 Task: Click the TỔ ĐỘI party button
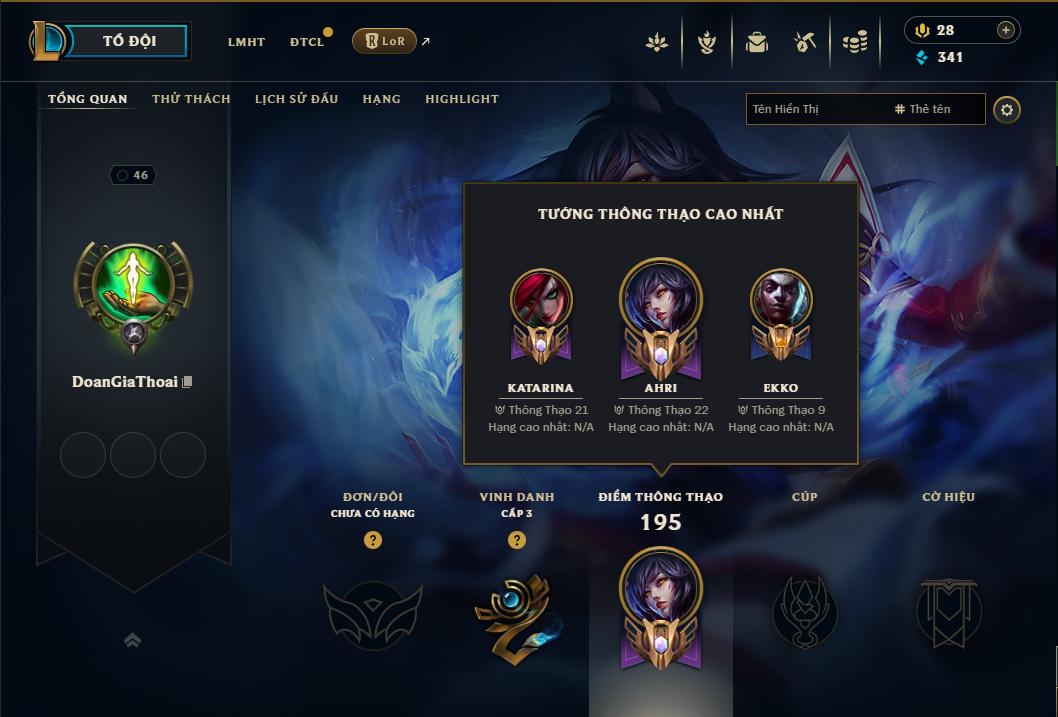tap(129, 41)
